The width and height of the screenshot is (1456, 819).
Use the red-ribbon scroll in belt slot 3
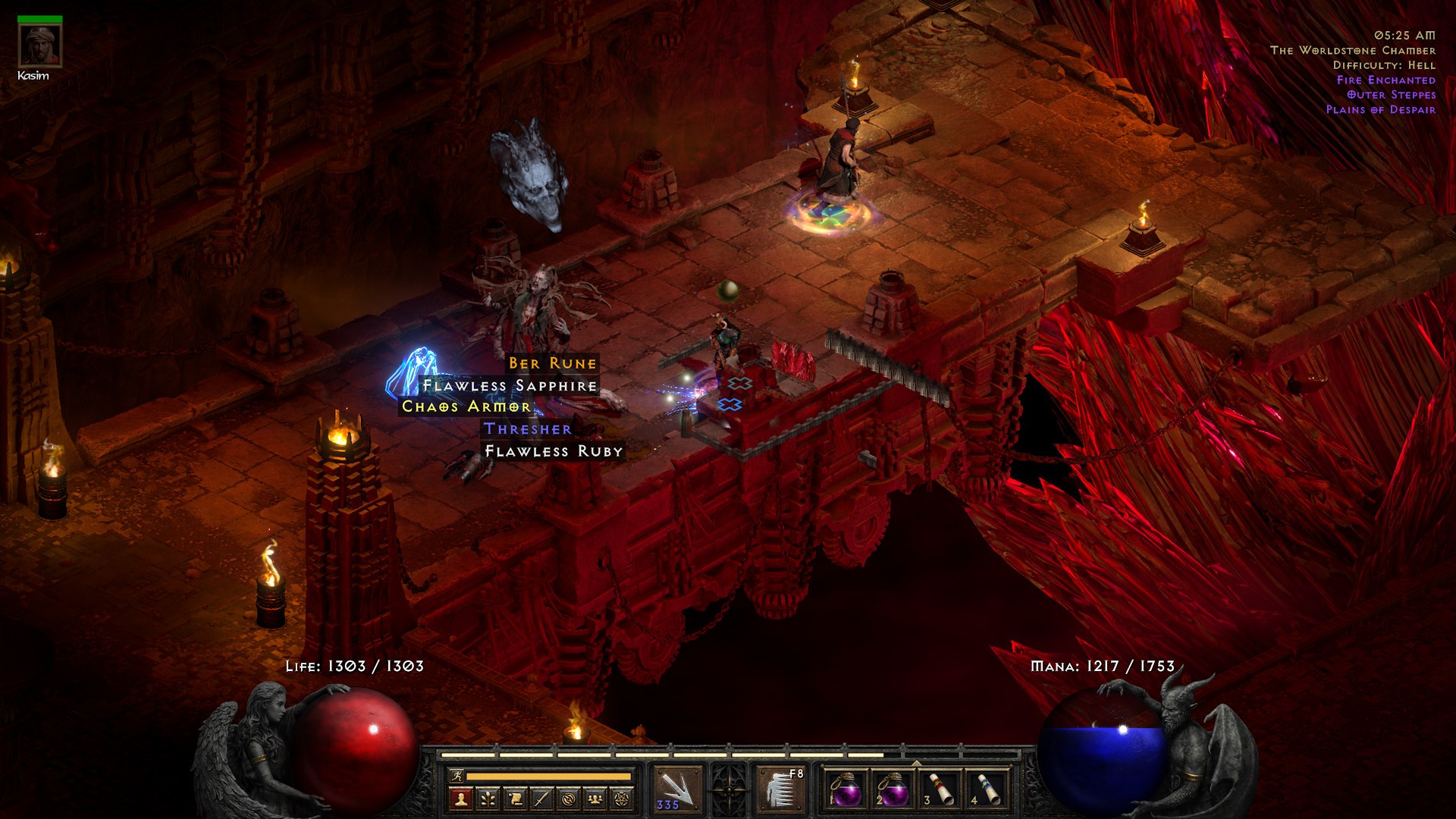[940, 789]
